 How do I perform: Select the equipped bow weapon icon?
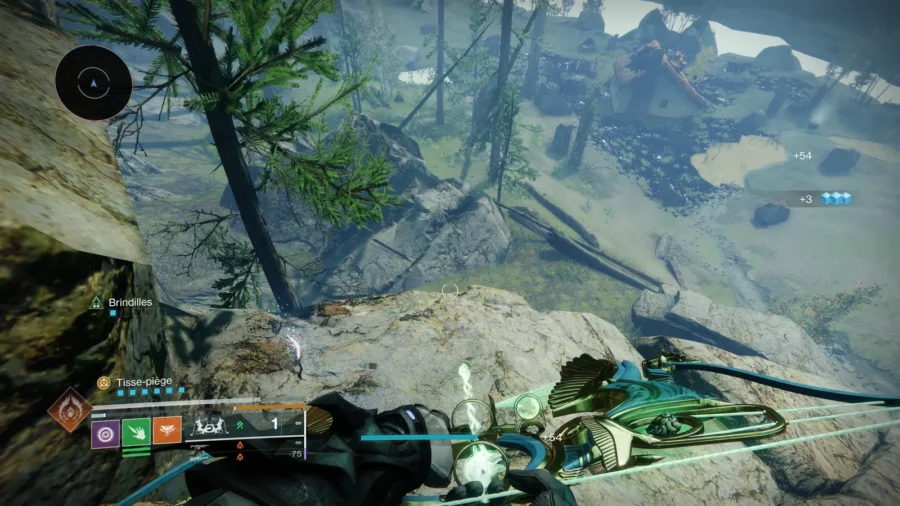[212, 426]
